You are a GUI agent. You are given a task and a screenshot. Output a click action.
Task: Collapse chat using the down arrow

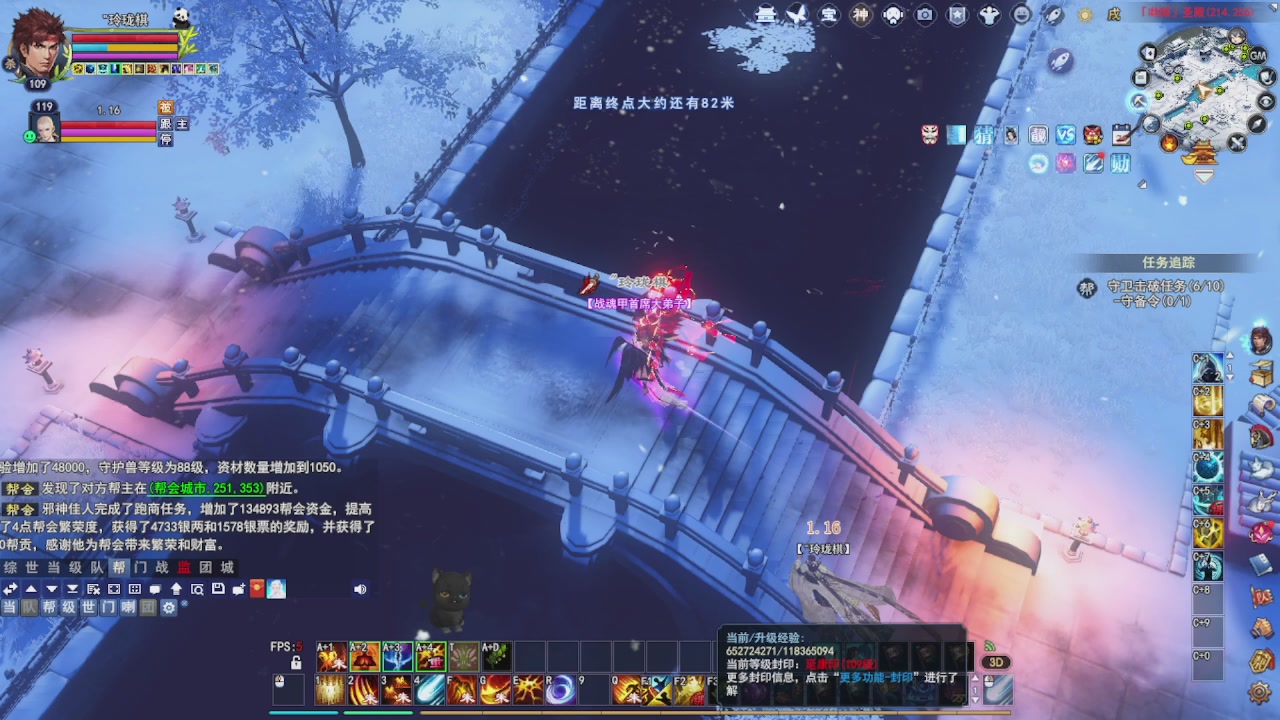click(x=50, y=589)
